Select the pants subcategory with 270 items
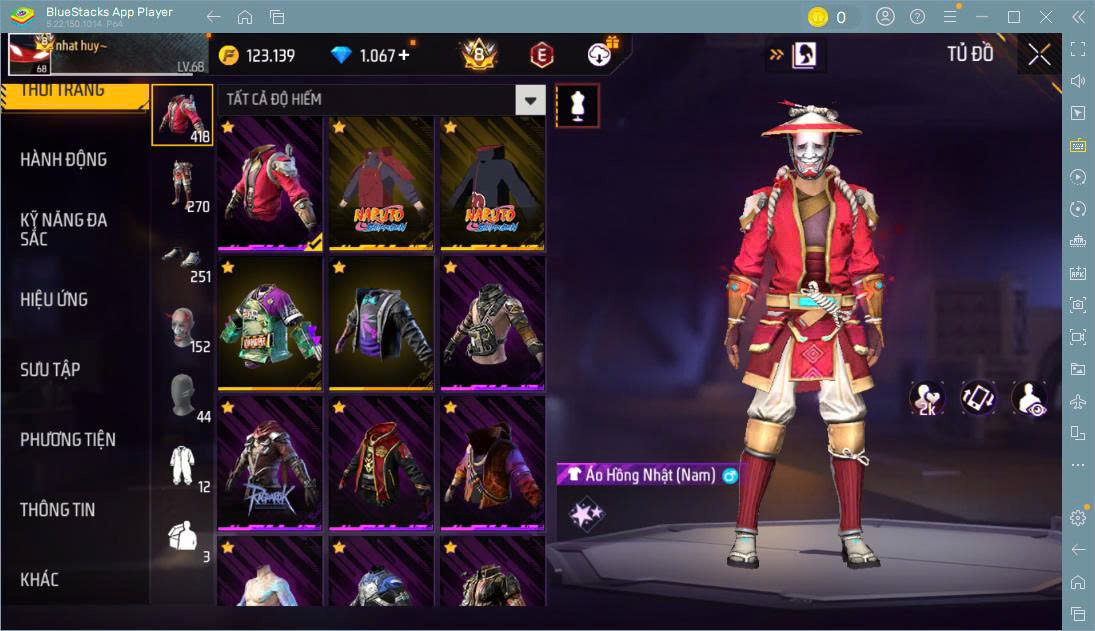 pos(182,186)
